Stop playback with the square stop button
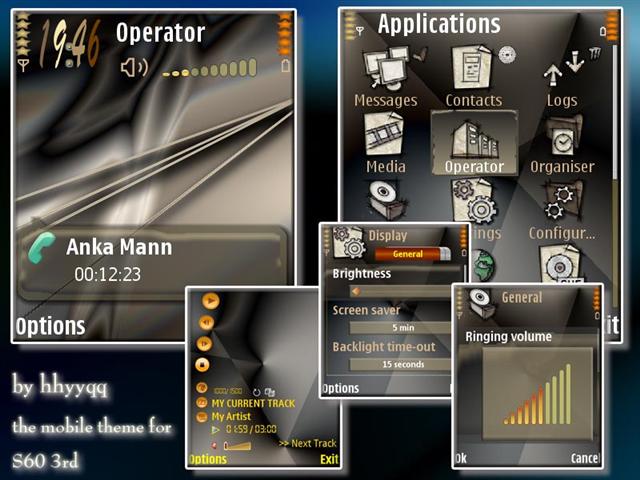The height and width of the screenshot is (480, 640). tap(203, 366)
